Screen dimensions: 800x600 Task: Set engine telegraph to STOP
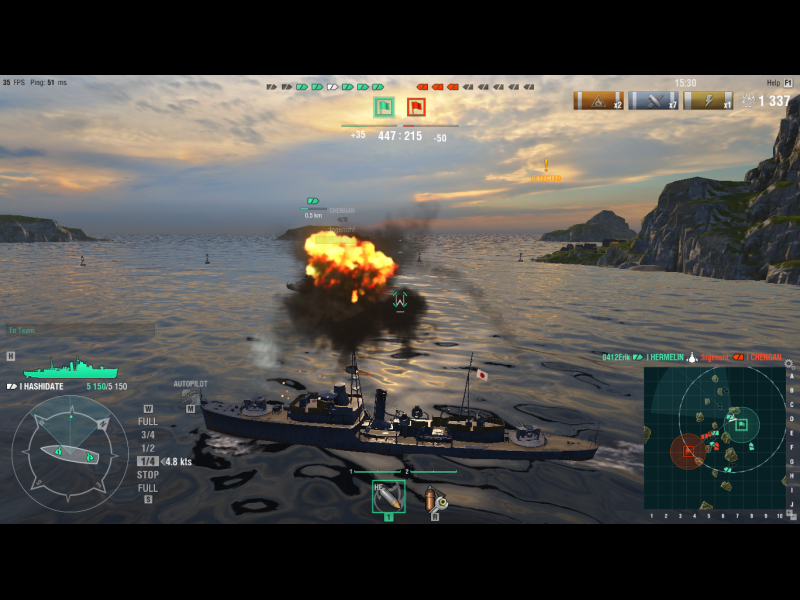(x=148, y=475)
